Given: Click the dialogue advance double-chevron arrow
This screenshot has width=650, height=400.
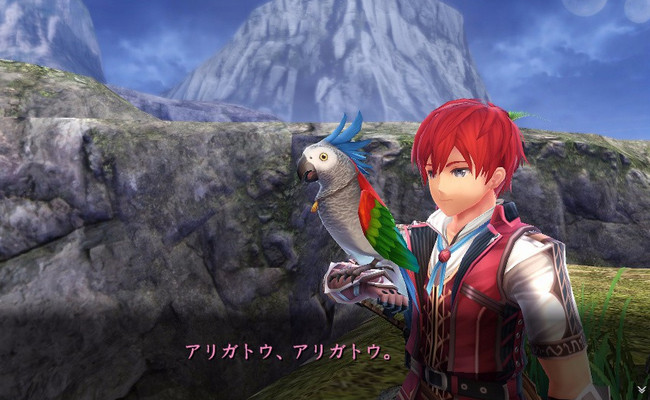Looking at the screenshot, I should point(640,389).
